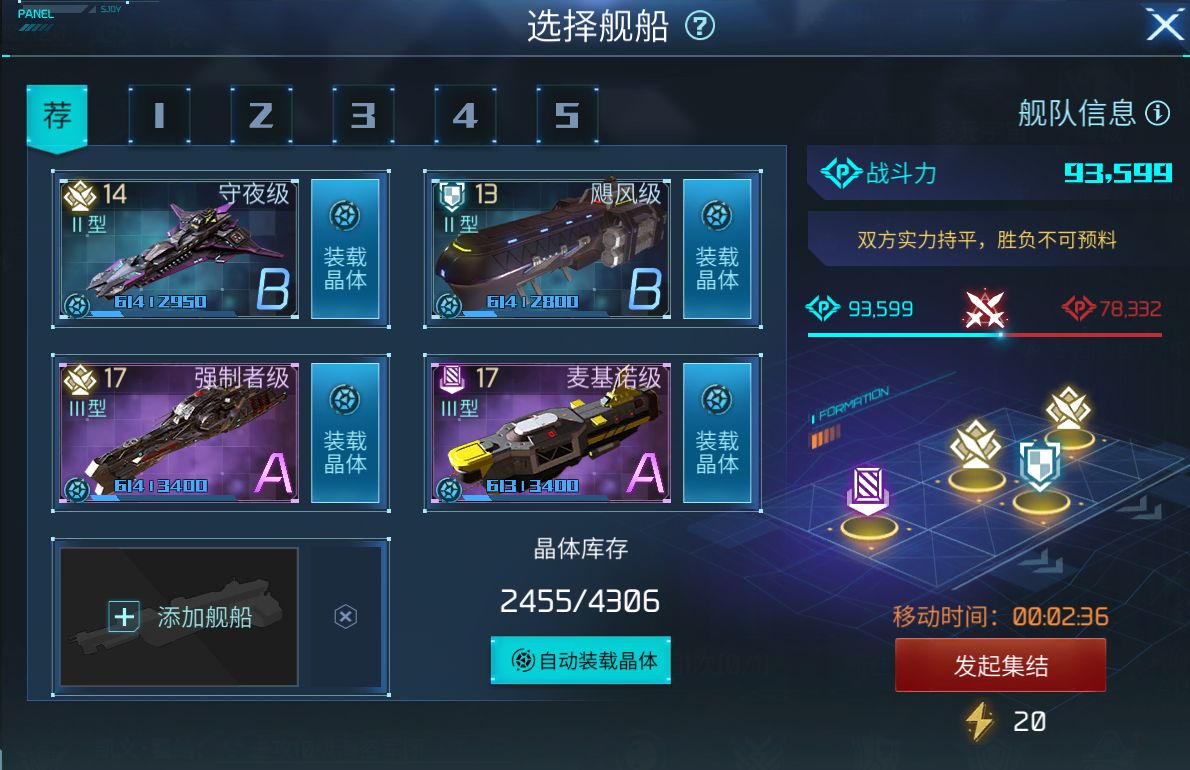1190x770 pixels.
Task: Close the ship selection panel
Action: point(1164,26)
